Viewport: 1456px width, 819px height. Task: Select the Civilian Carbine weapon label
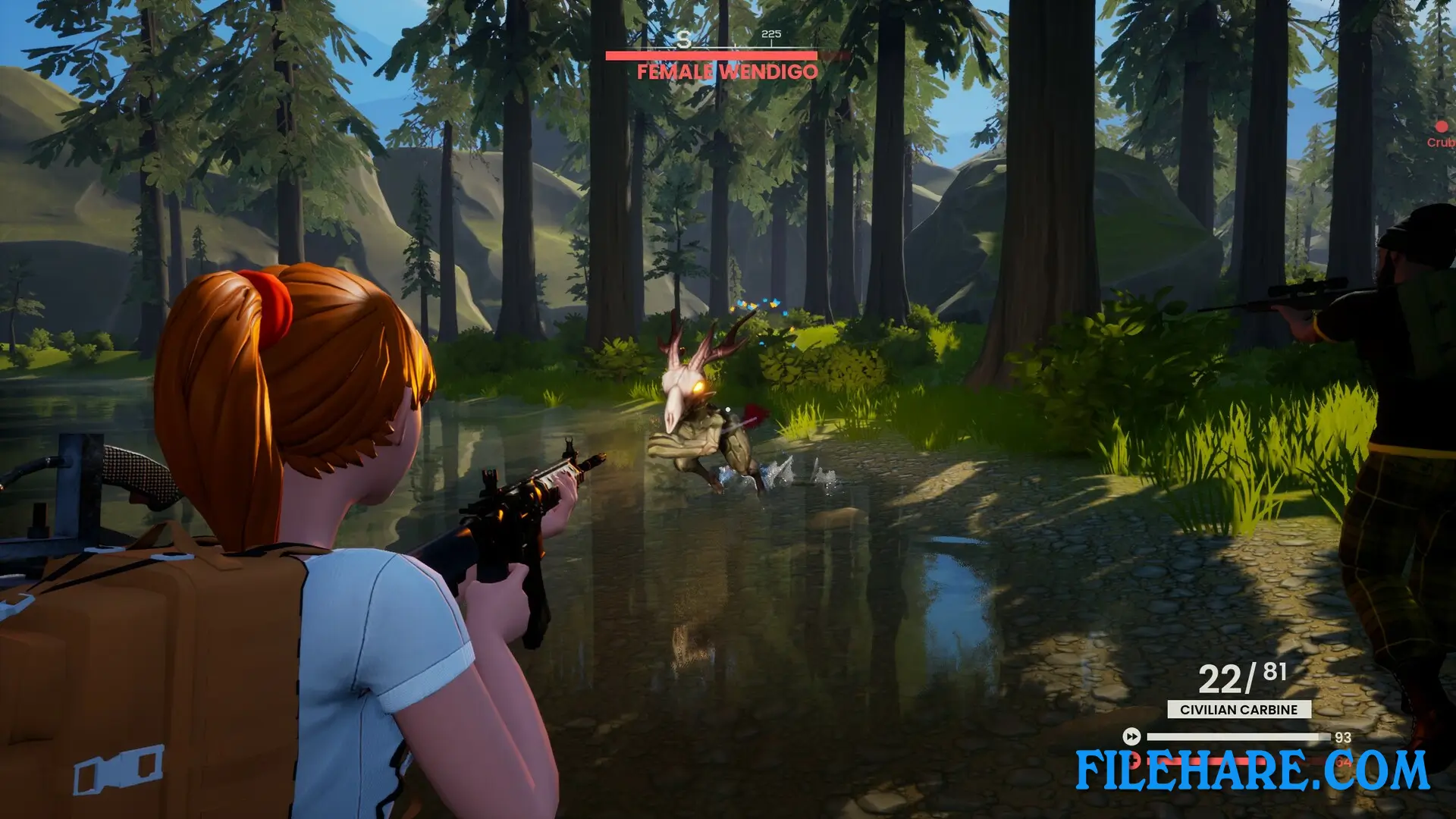[x=1238, y=710]
